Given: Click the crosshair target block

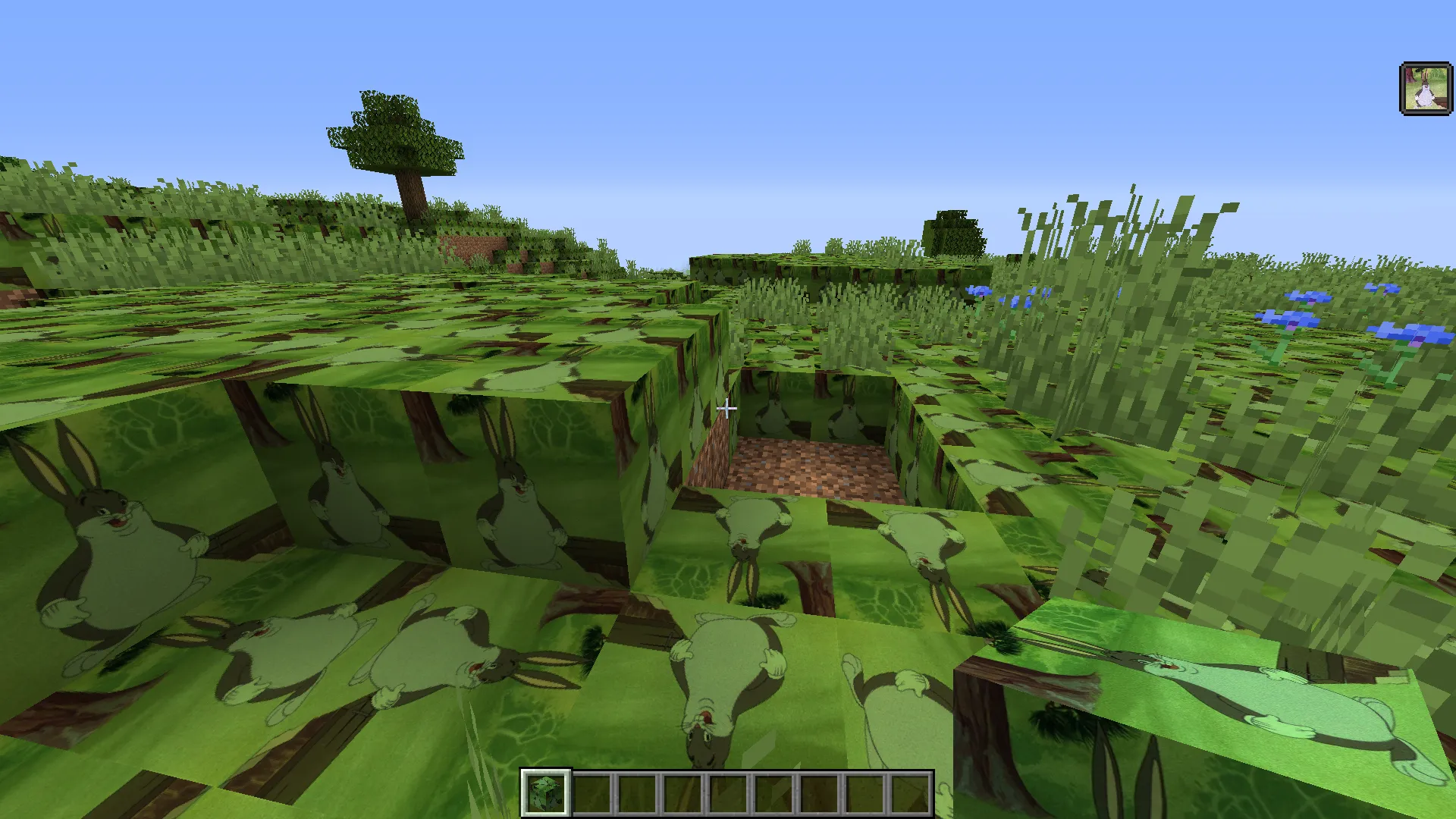Looking at the screenshot, I should click(726, 409).
